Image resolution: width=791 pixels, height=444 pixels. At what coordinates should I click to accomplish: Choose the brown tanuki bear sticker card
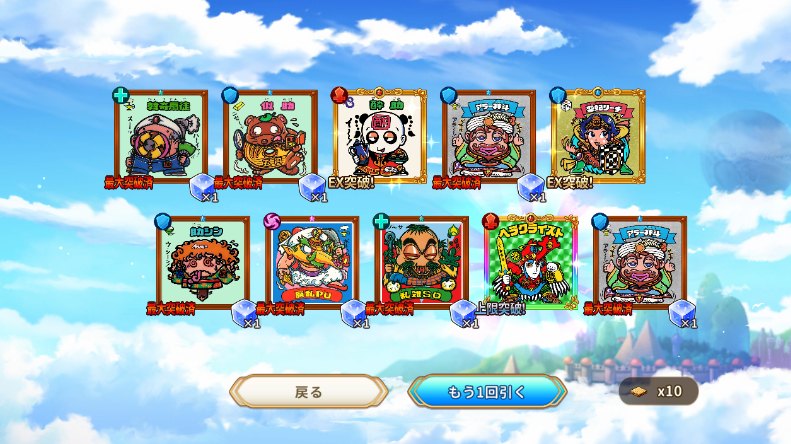pos(271,136)
